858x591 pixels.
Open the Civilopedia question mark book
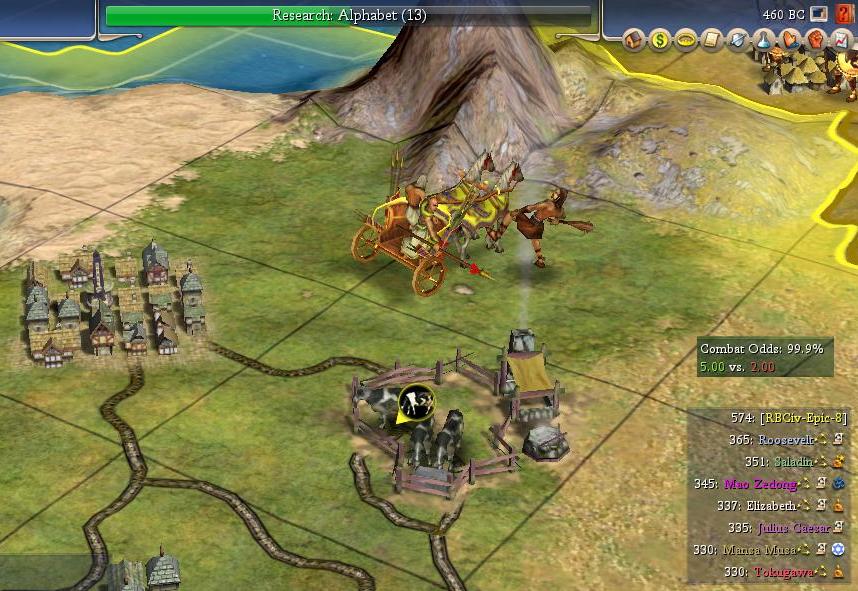(x=845, y=15)
